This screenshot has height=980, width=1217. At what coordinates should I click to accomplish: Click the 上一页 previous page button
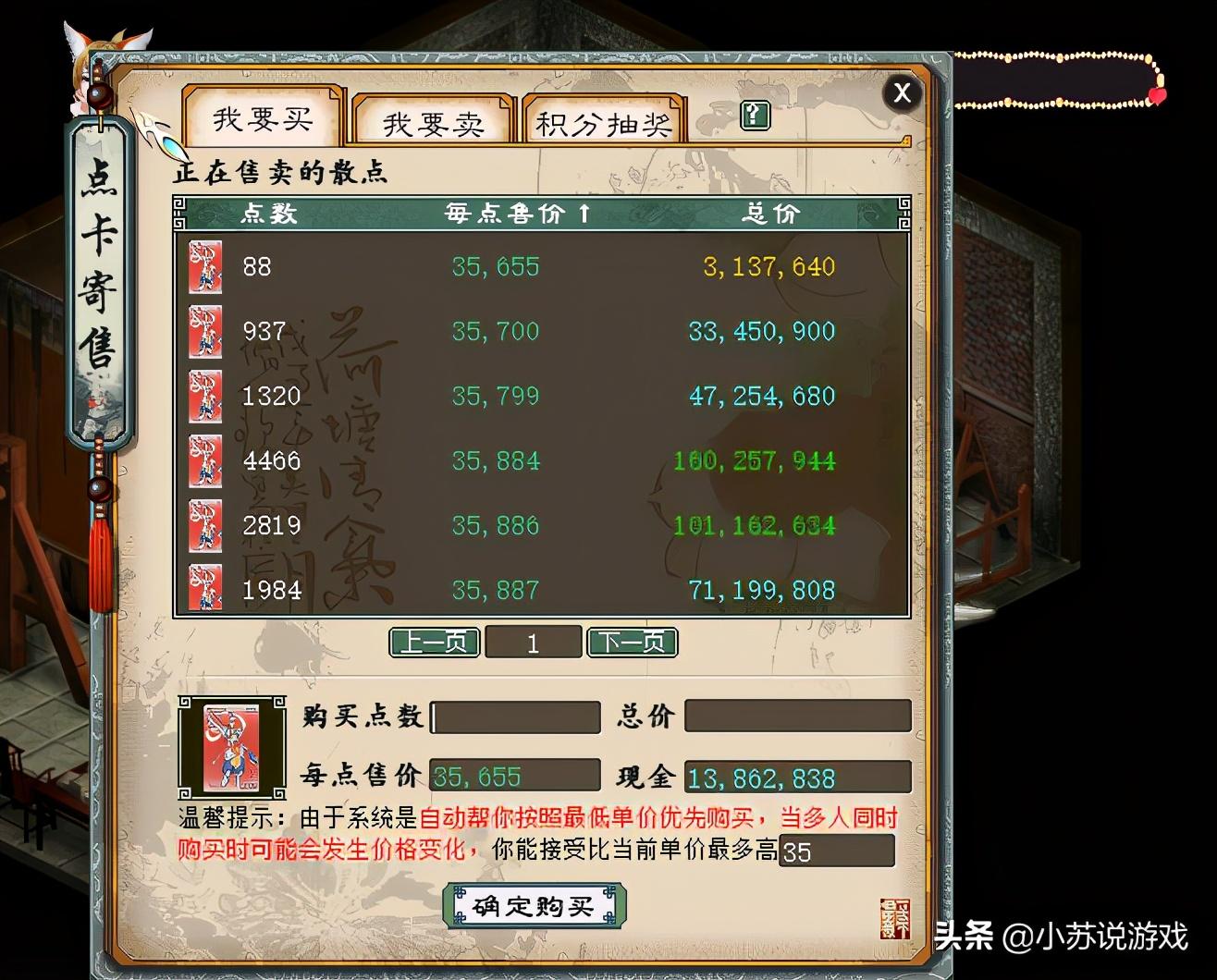tap(434, 642)
